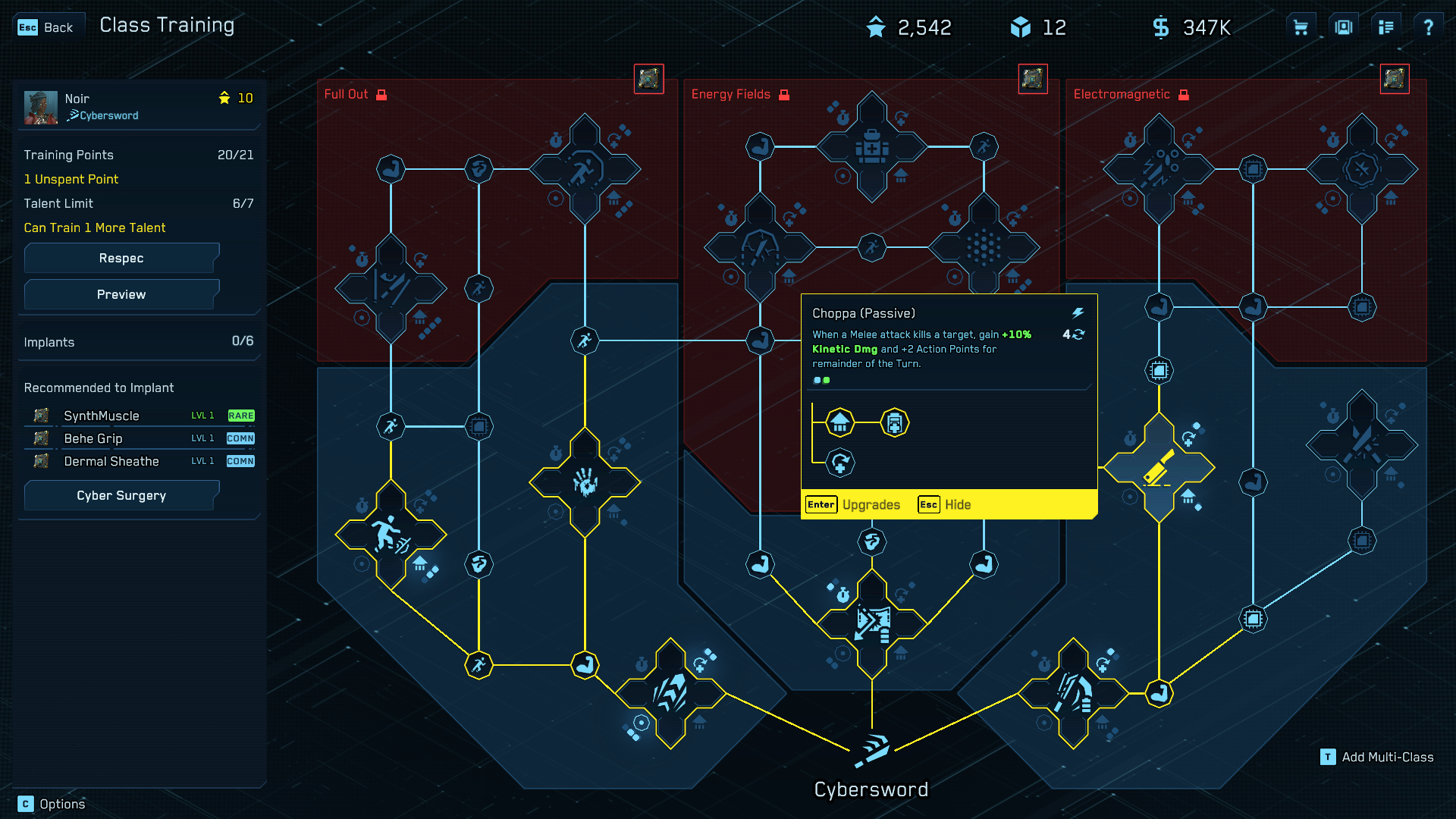Image resolution: width=1456 pixels, height=819 pixels.
Task: Click the lock beside Electromagnetic
Action: (x=1184, y=93)
